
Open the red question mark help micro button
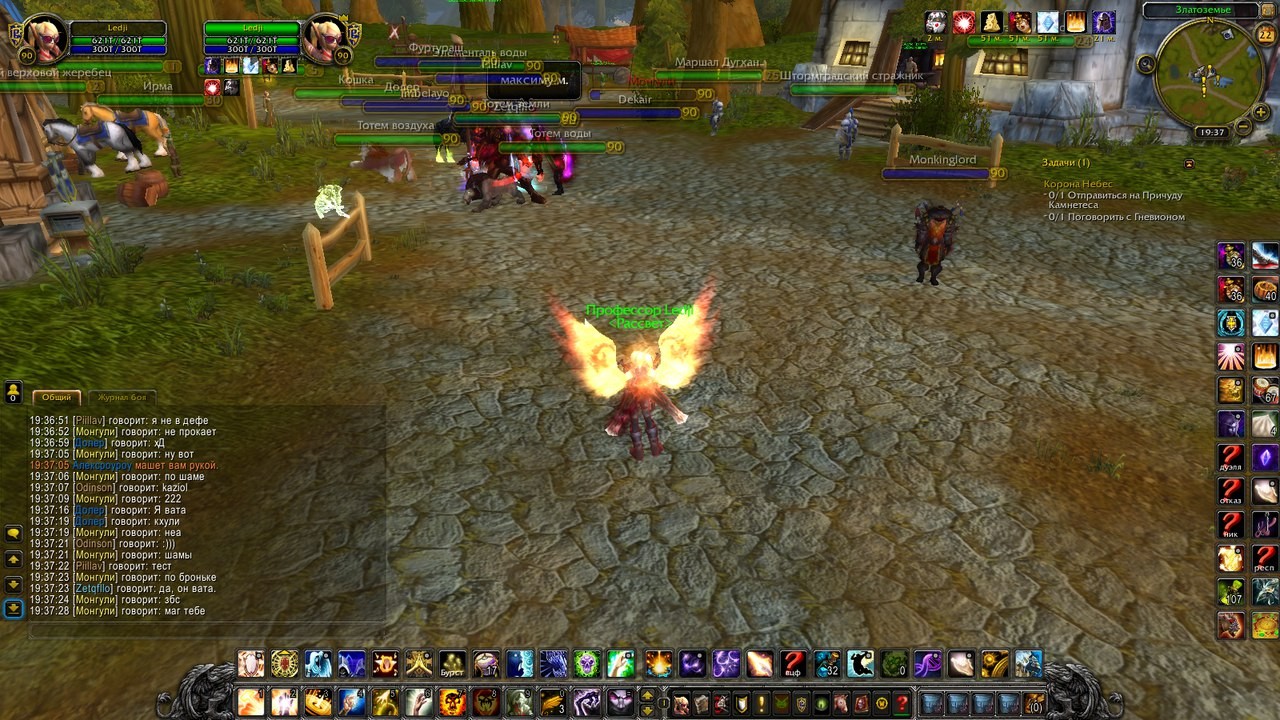(x=901, y=703)
